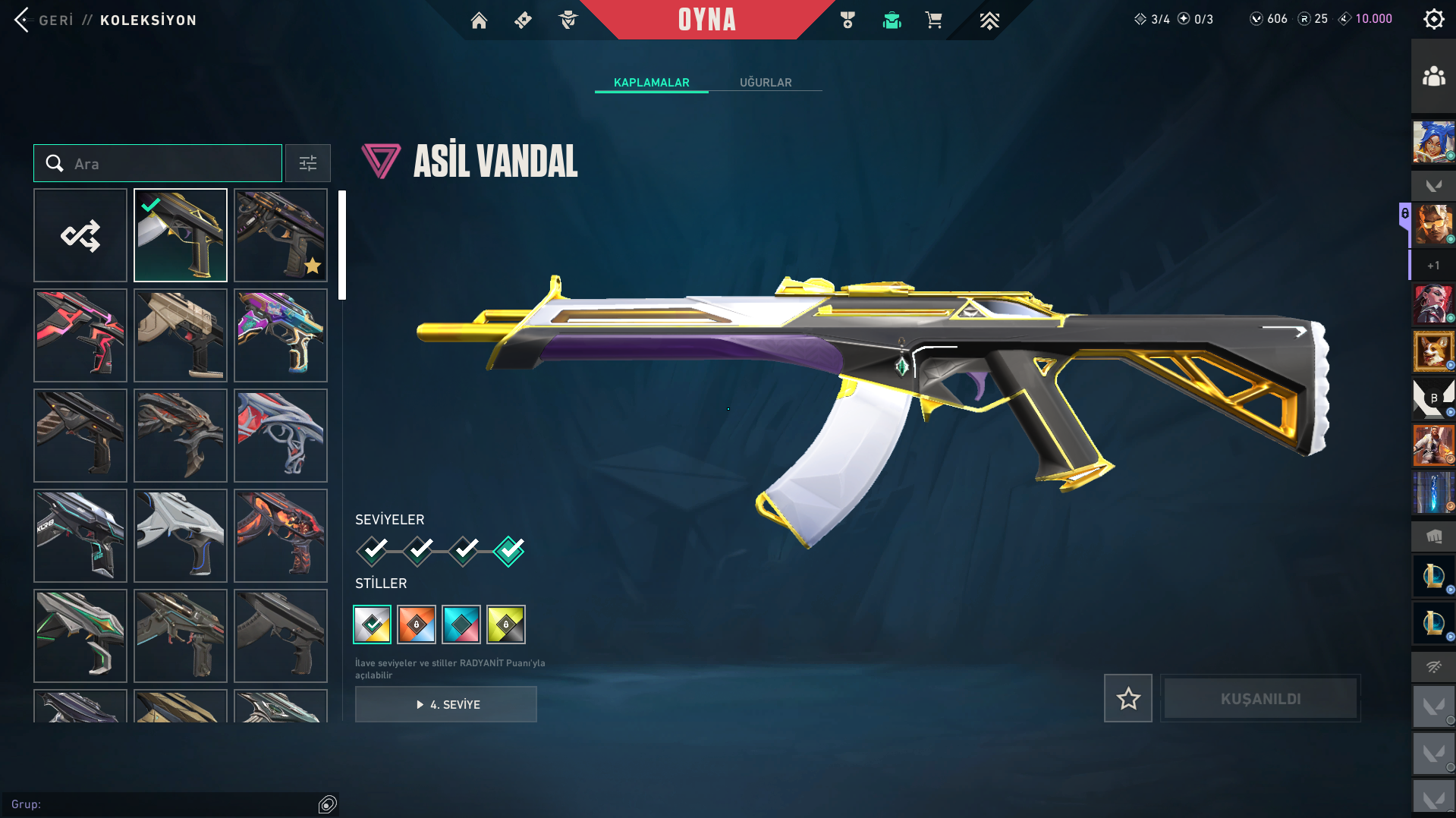The height and width of the screenshot is (818, 1456).
Task: Choose the yellow locked style variant
Action: 506,625
